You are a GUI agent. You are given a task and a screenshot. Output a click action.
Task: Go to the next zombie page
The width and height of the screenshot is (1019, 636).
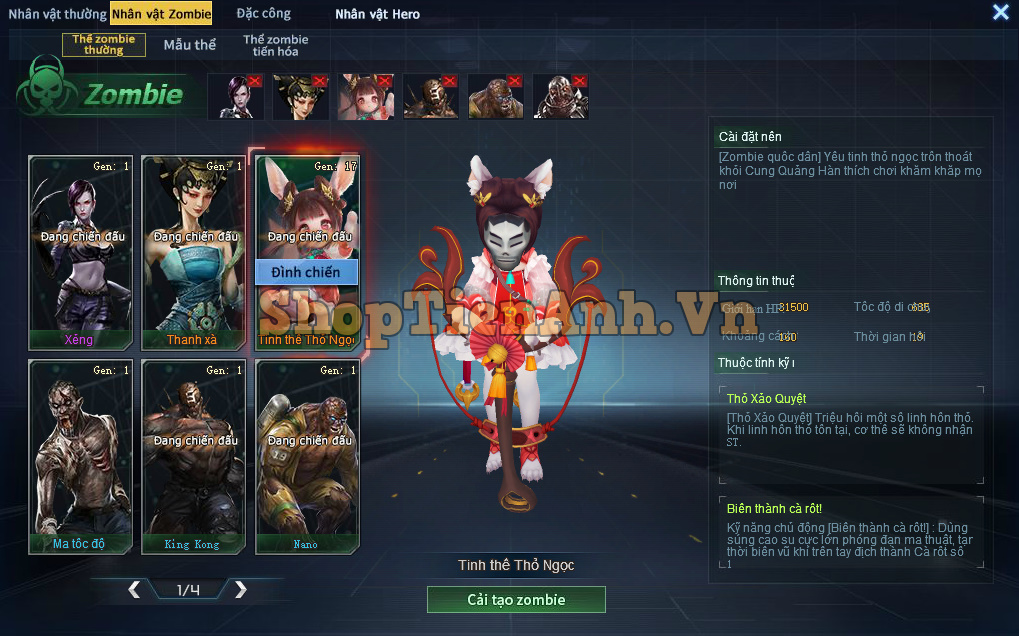coord(240,590)
